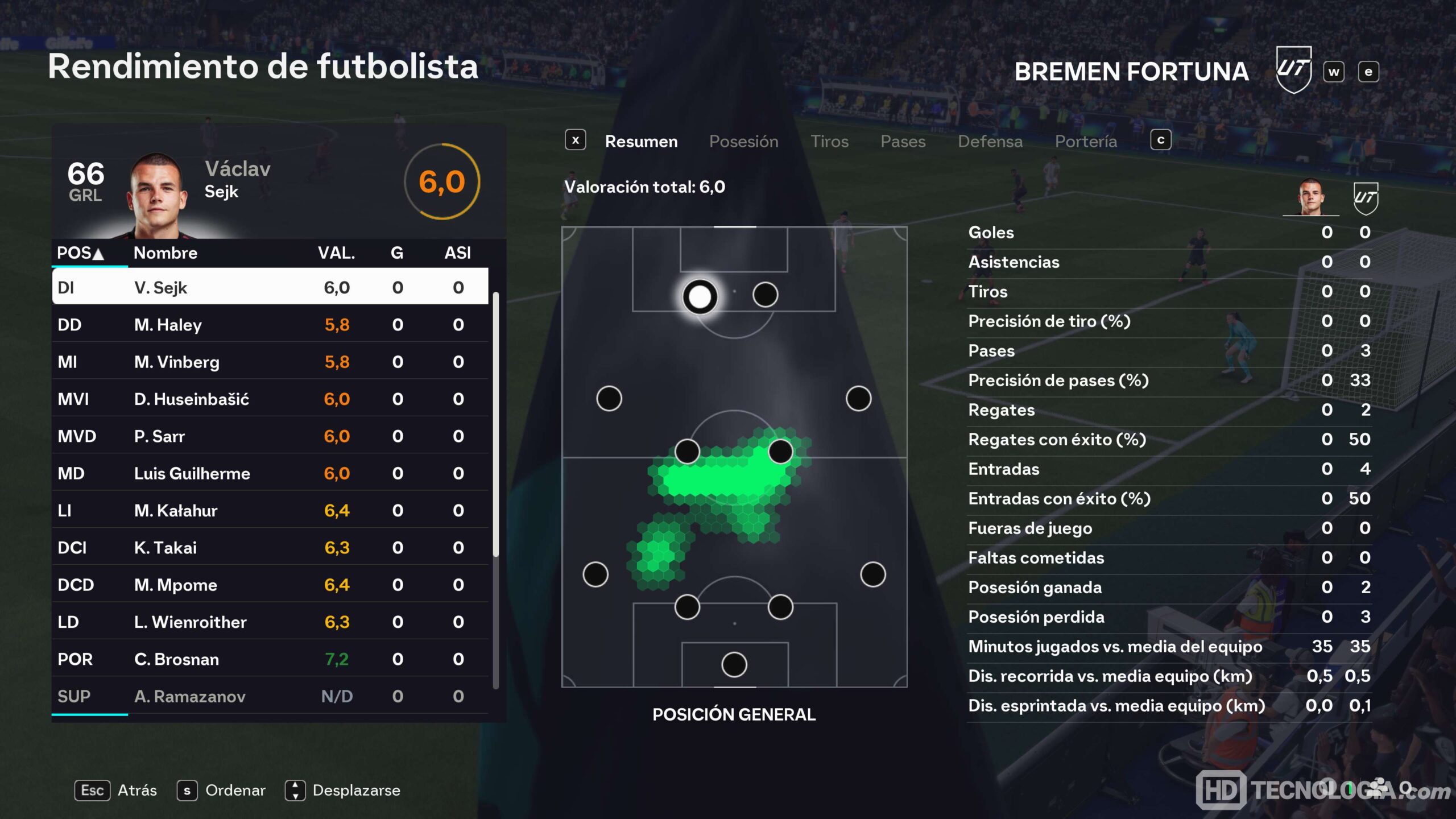1456x819 pixels.
Task: Select the M. Mpome row
Action: [270, 585]
